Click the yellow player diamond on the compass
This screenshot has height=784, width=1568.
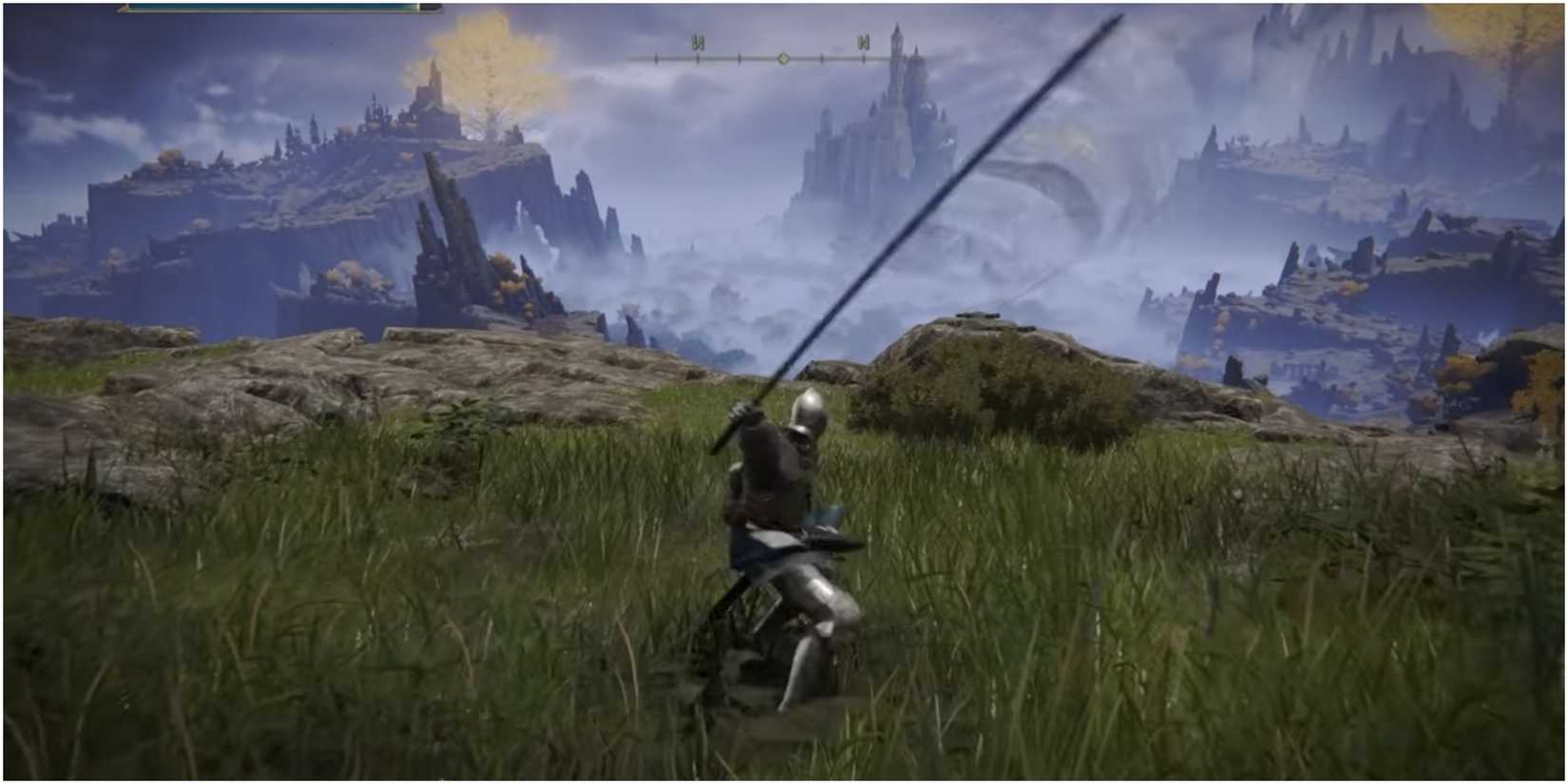(783, 59)
